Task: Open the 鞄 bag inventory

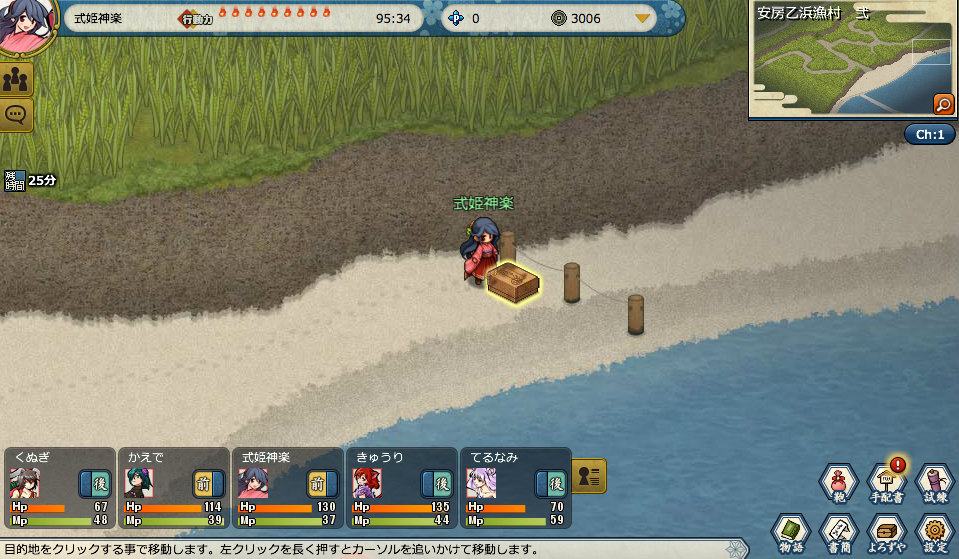Action: tap(839, 484)
